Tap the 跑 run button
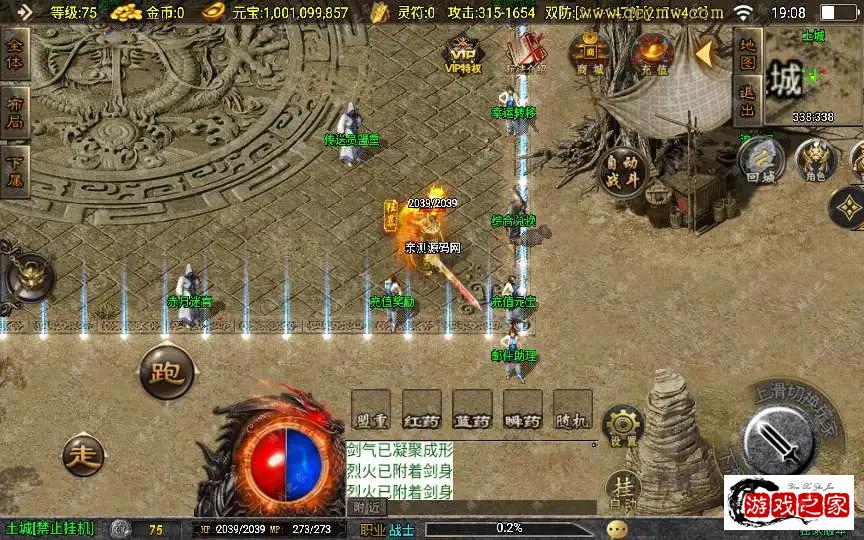Image resolution: width=864 pixels, height=540 pixels. [165, 373]
